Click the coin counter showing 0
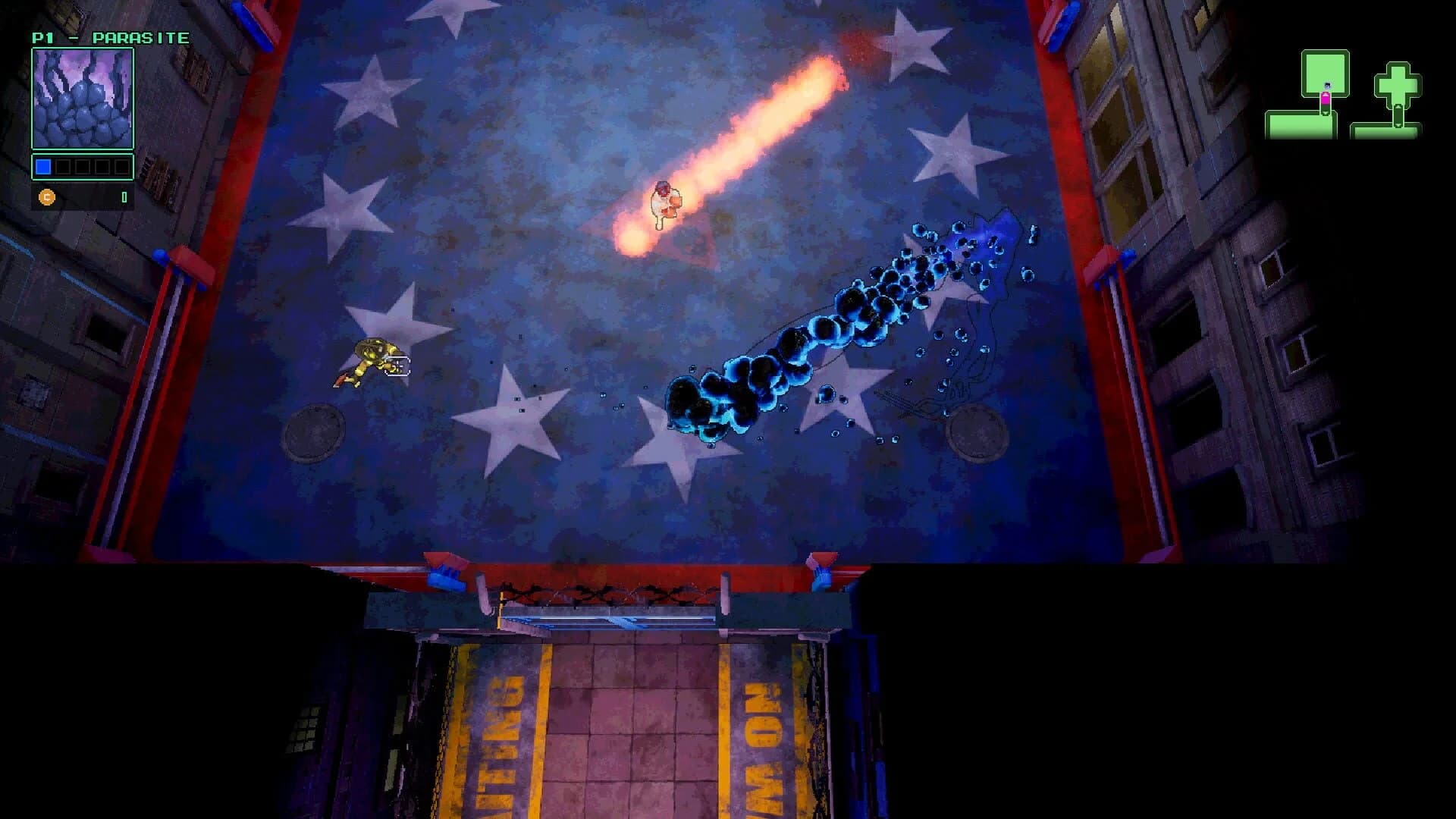Screen dimensions: 1456x819 pyautogui.click(x=124, y=198)
